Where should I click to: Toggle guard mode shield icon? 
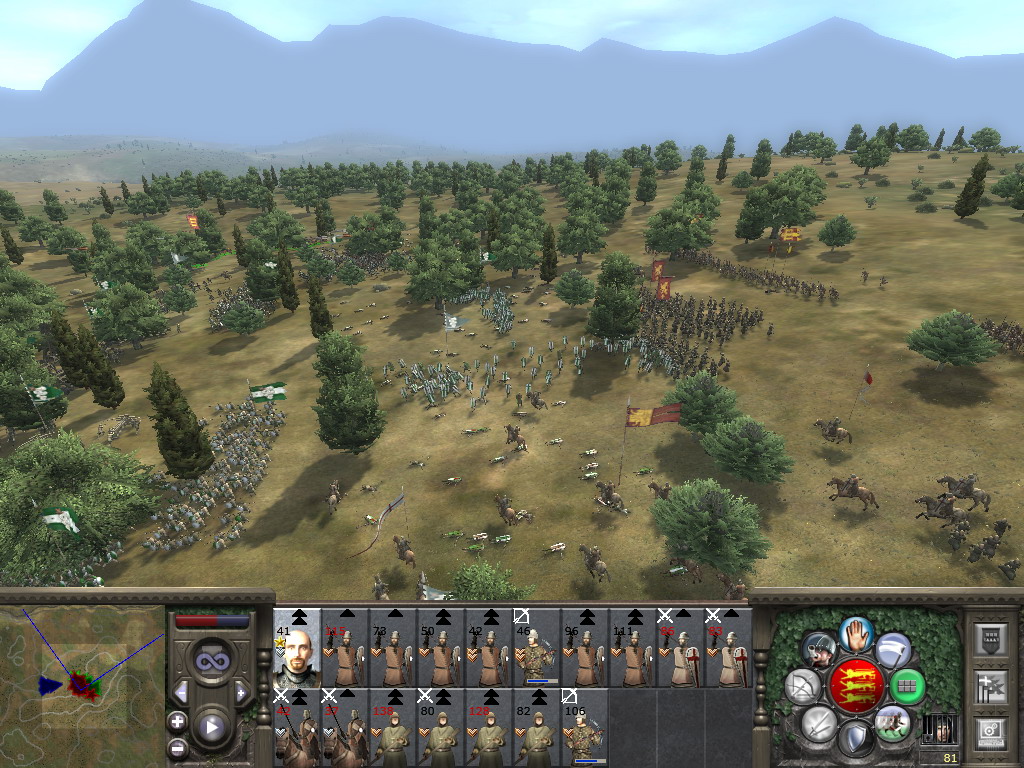[855, 739]
